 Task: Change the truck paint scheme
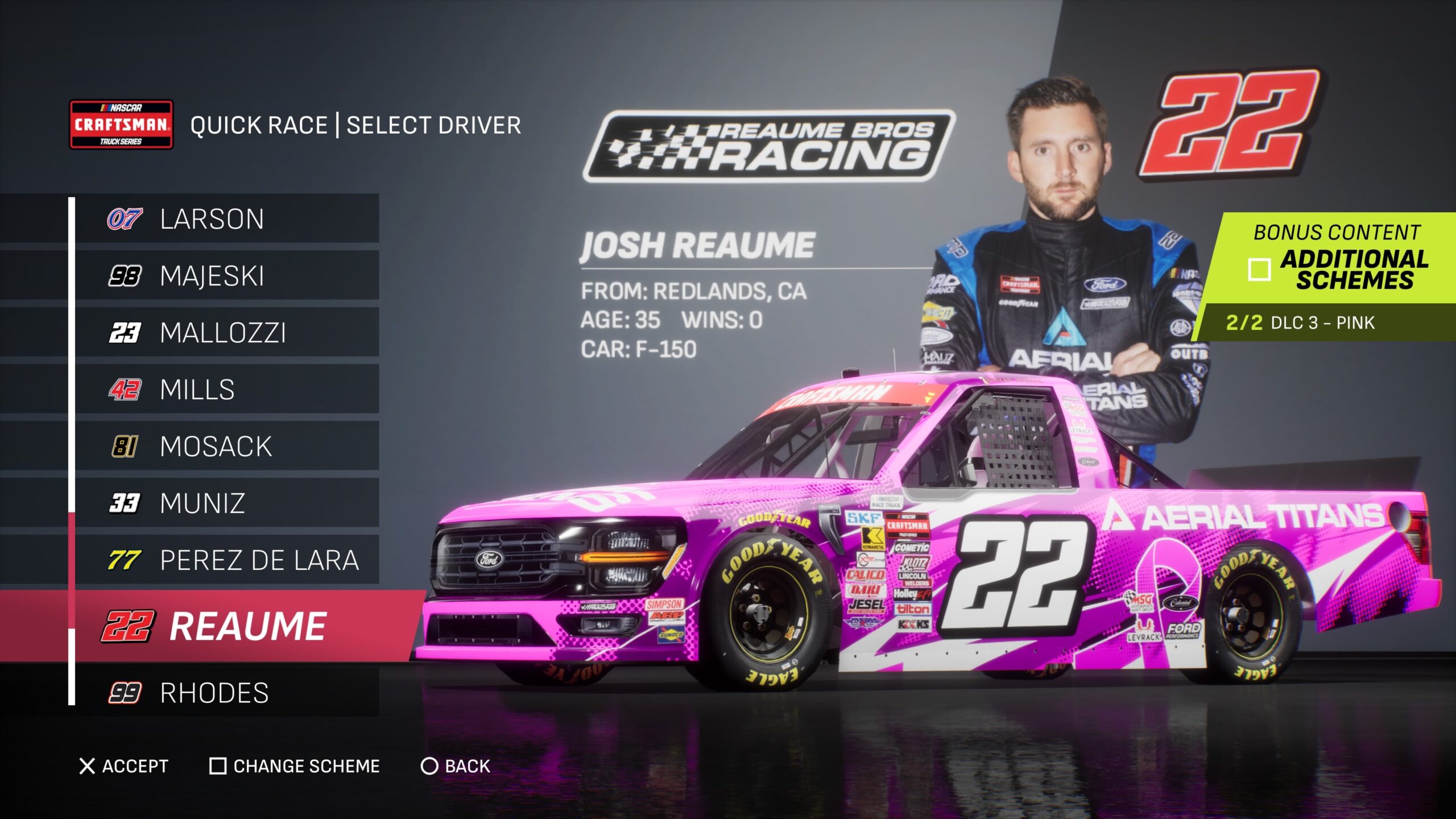click(295, 766)
